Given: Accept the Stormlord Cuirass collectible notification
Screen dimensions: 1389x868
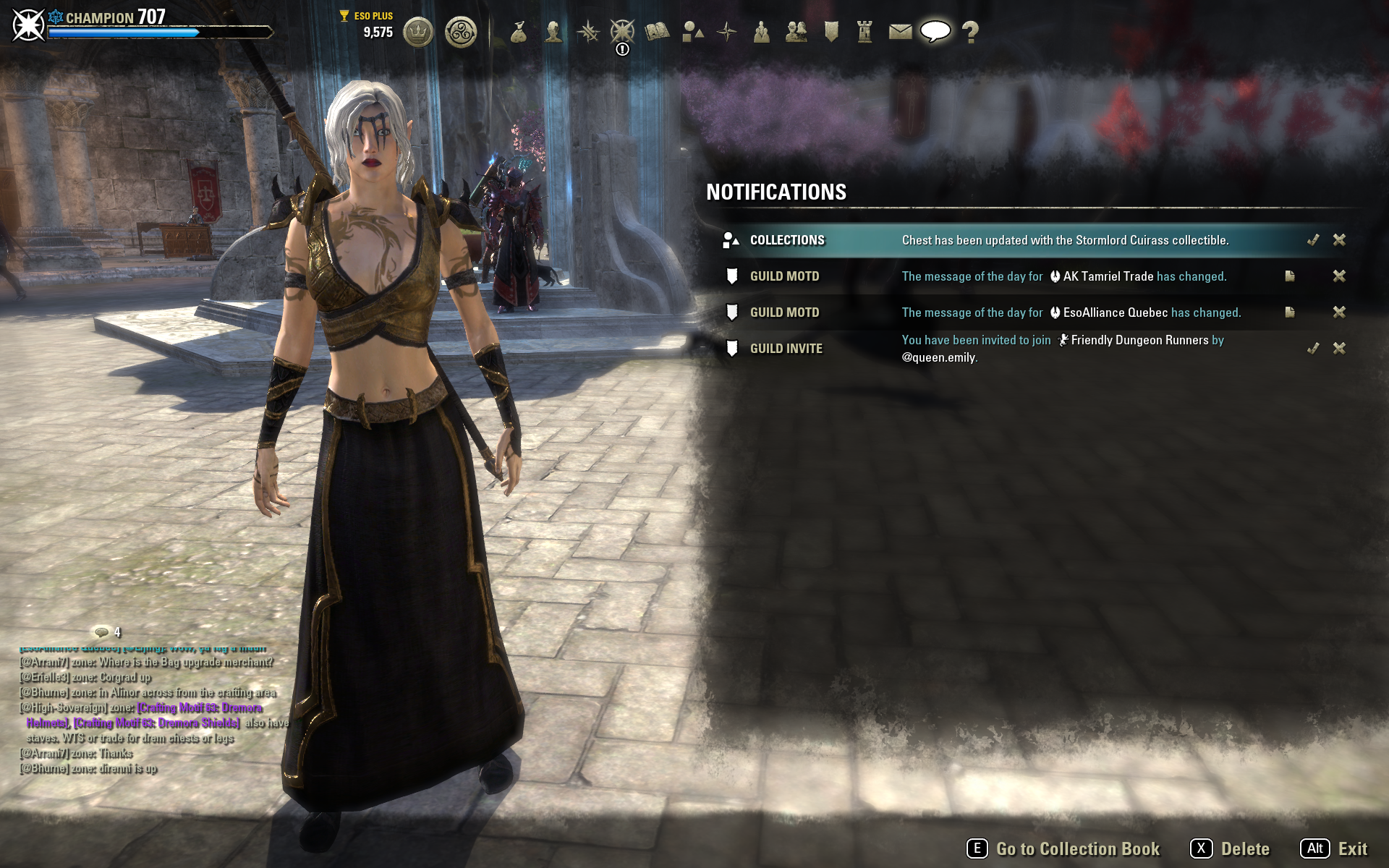Looking at the screenshot, I should pos(1313,240).
